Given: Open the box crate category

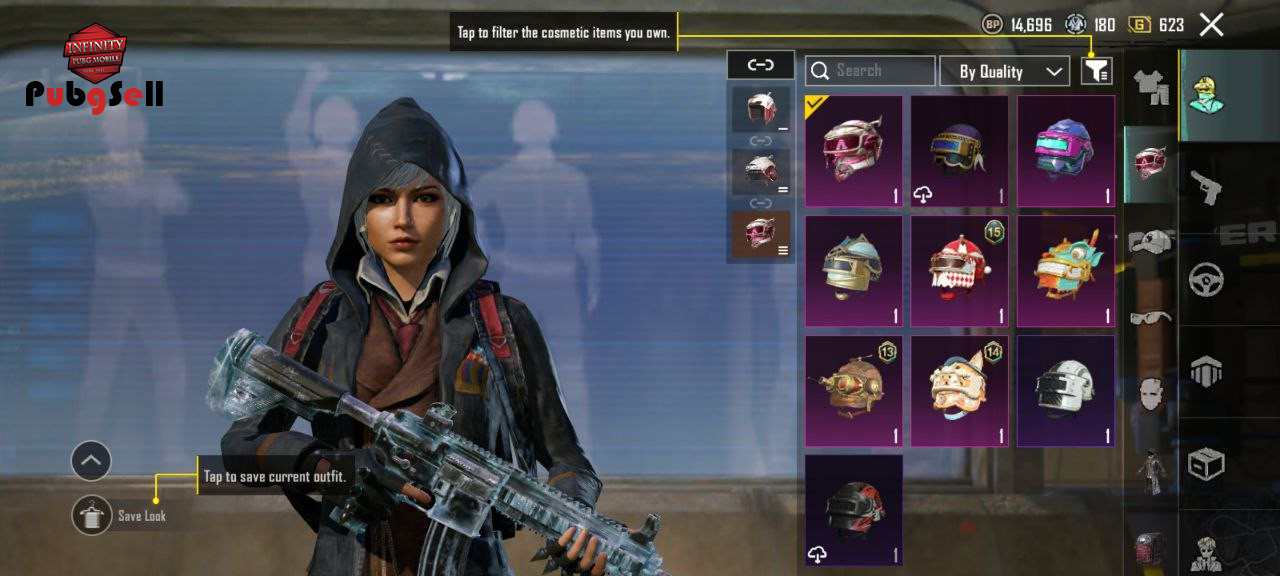Looking at the screenshot, I should (x=1205, y=463).
